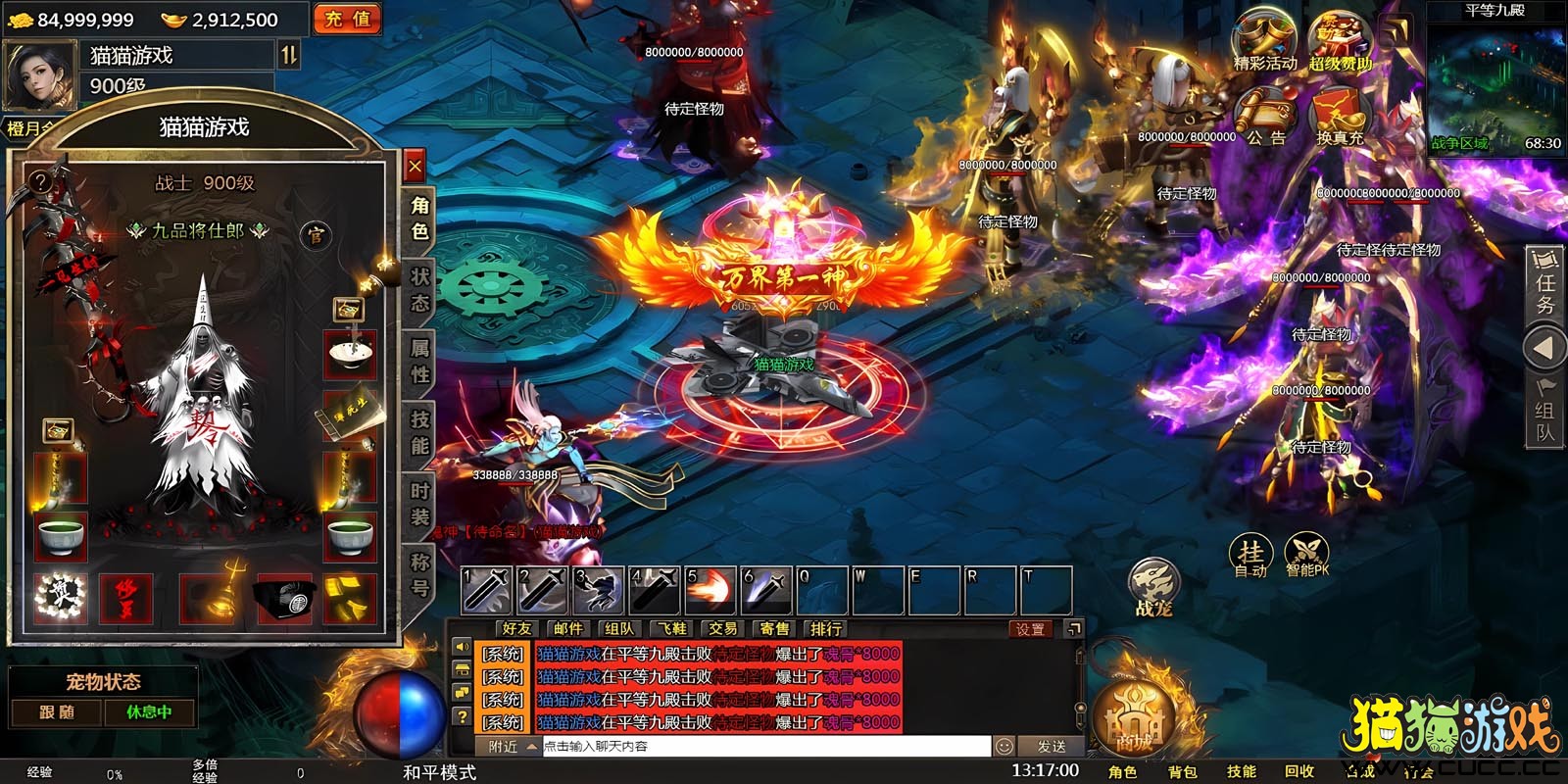Switch to the 状态 status tab
1568x784 pixels.
tap(419, 289)
